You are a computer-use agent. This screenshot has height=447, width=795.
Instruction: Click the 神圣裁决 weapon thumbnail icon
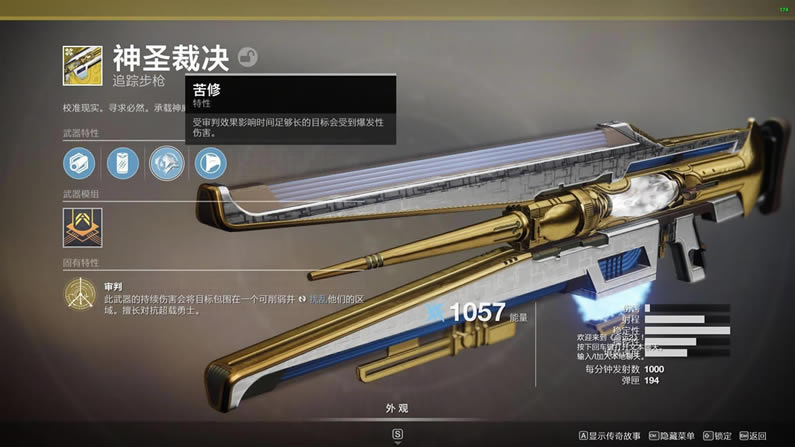coord(80,63)
